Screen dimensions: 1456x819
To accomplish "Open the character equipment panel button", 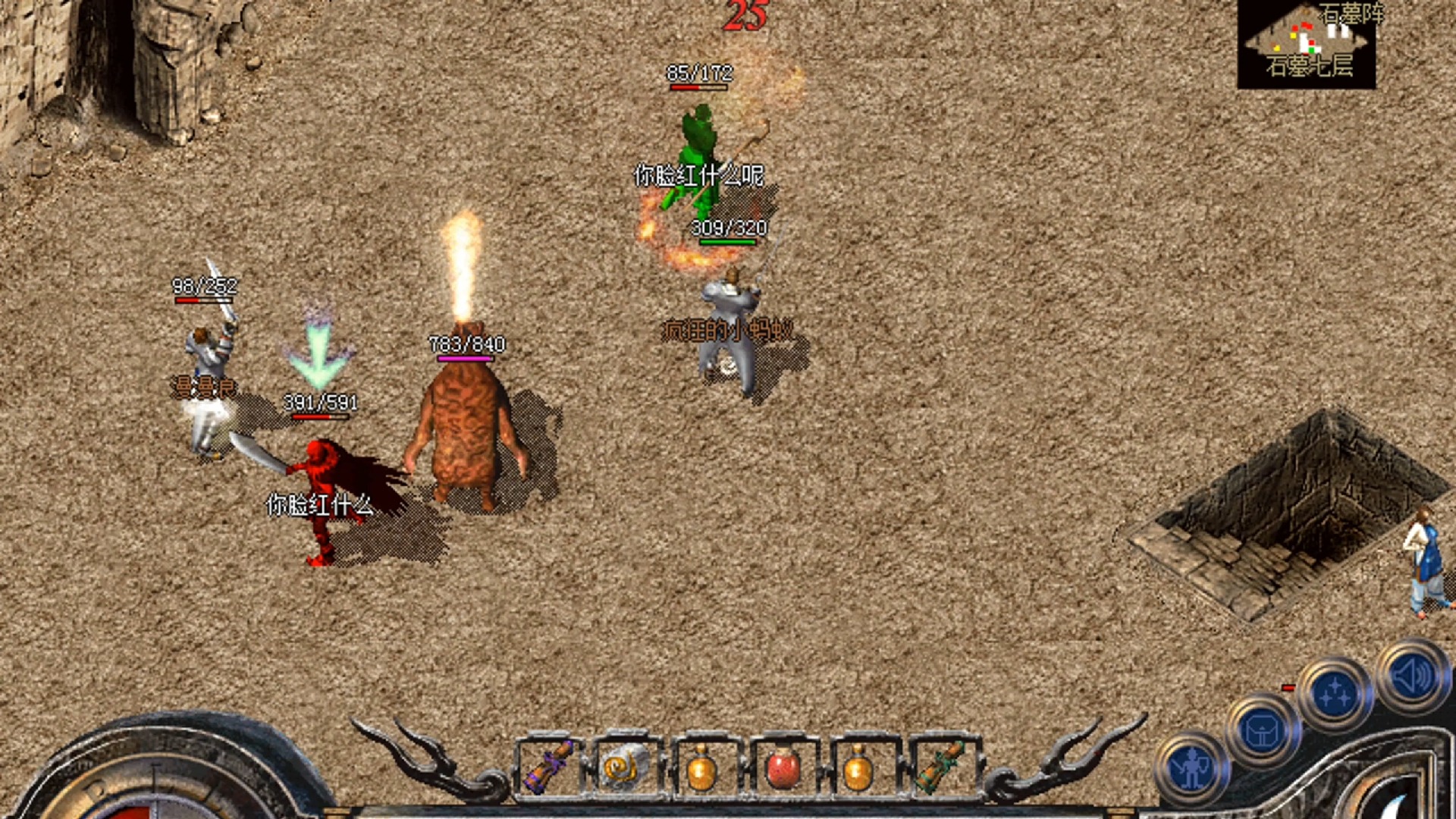I will coord(1191,770).
